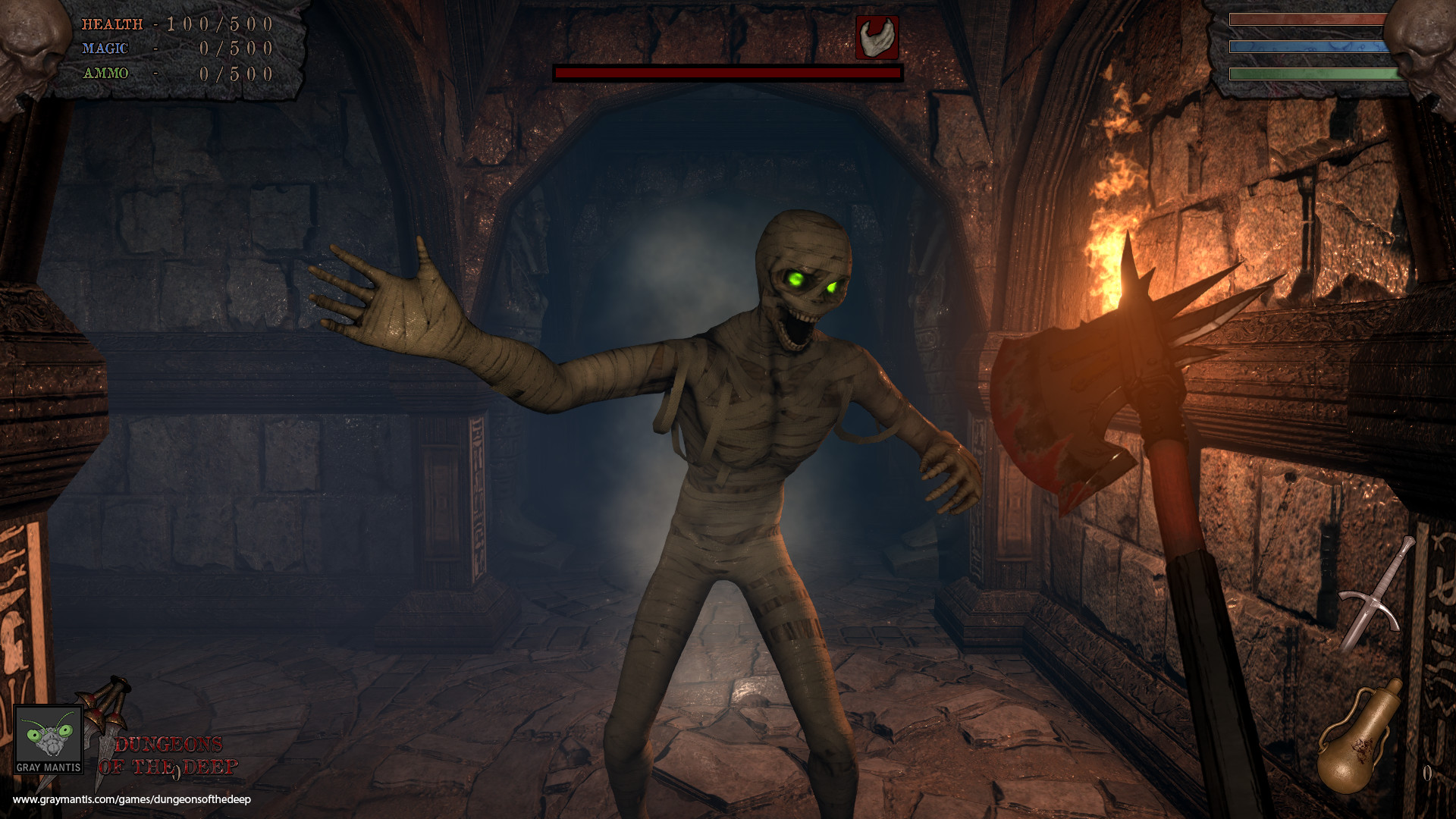Click the HEALTH 100/500 value text

pos(220,24)
